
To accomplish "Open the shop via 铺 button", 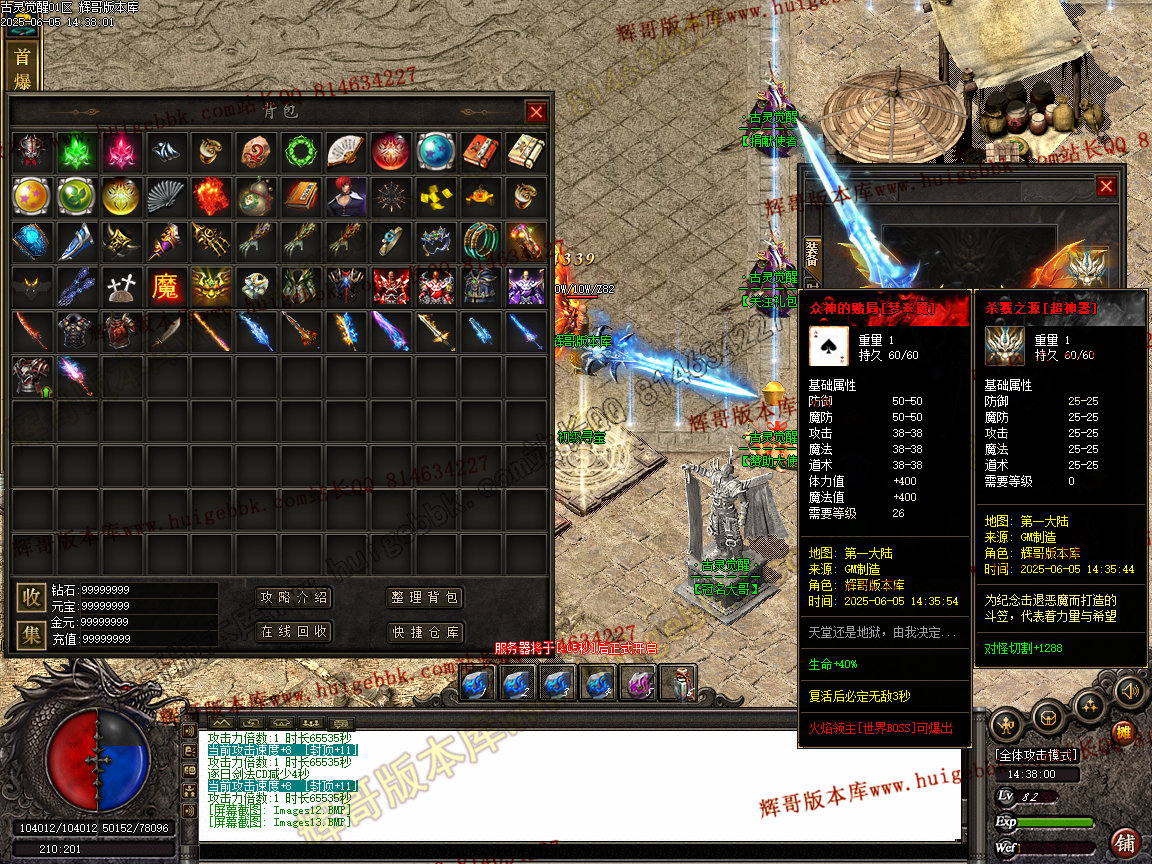I will coord(1125,842).
